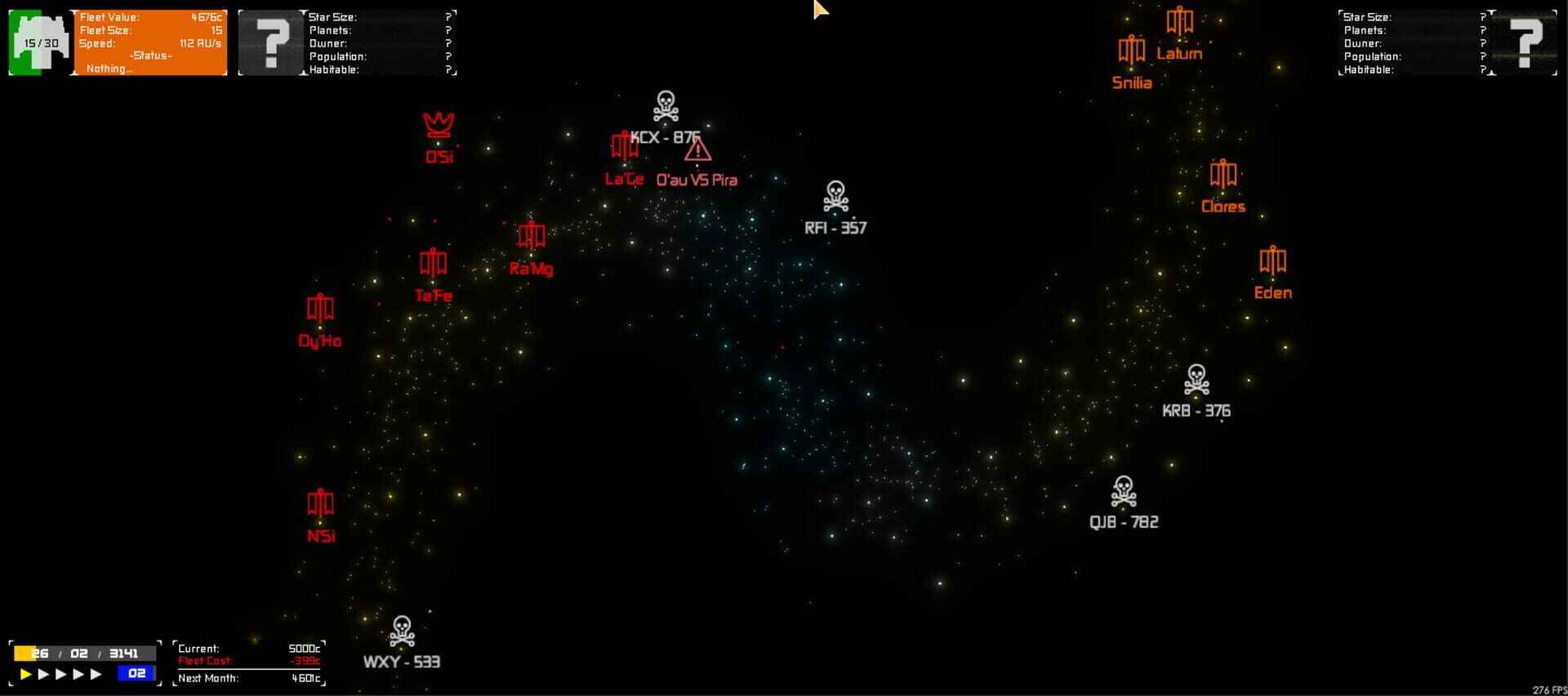Image resolution: width=1568 pixels, height=696 pixels.
Task: Select the skull icon beside KRB - 376
Action: [x=1197, y=379]
